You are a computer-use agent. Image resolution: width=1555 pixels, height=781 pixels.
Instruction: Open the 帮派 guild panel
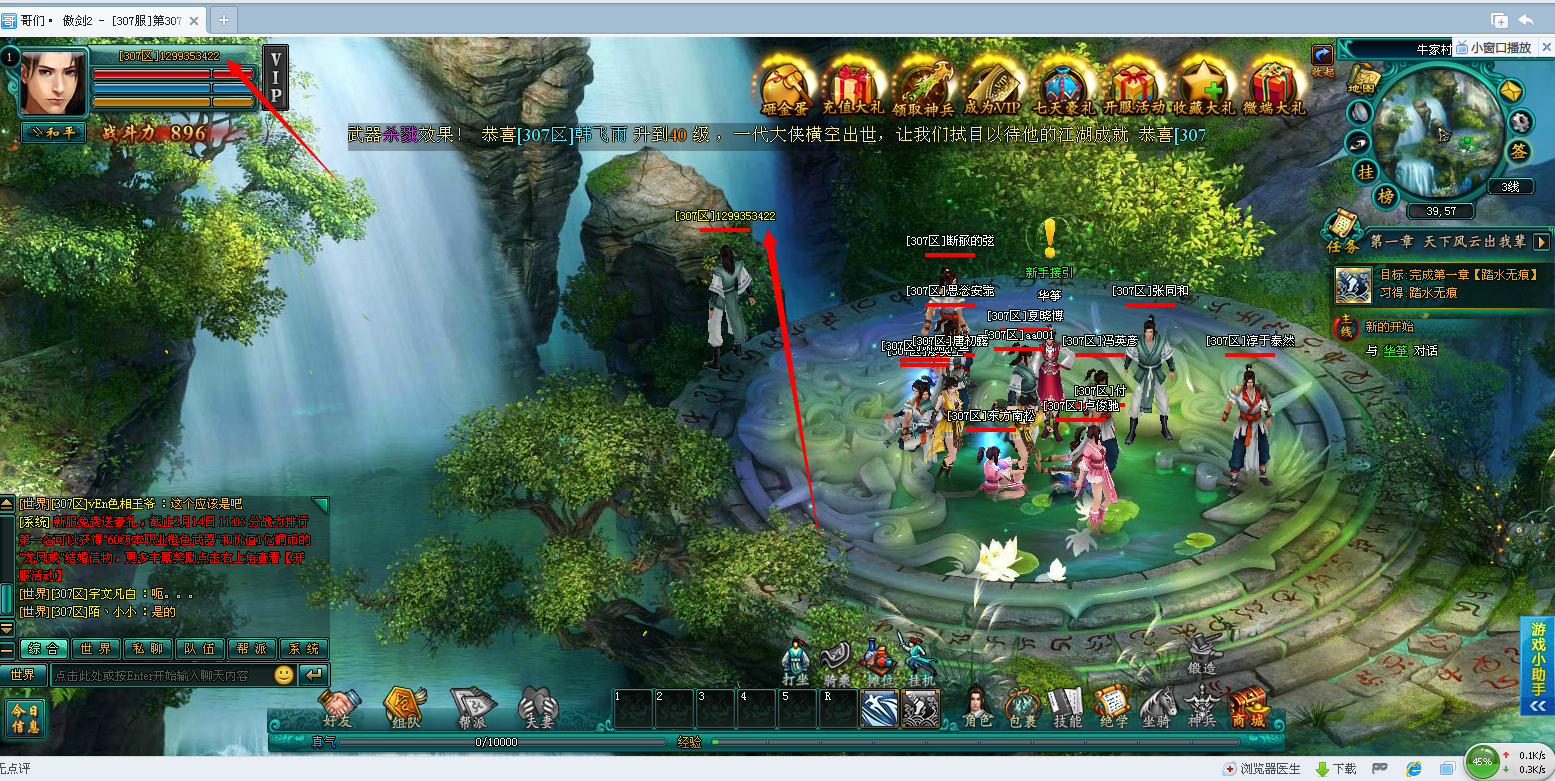472,706
